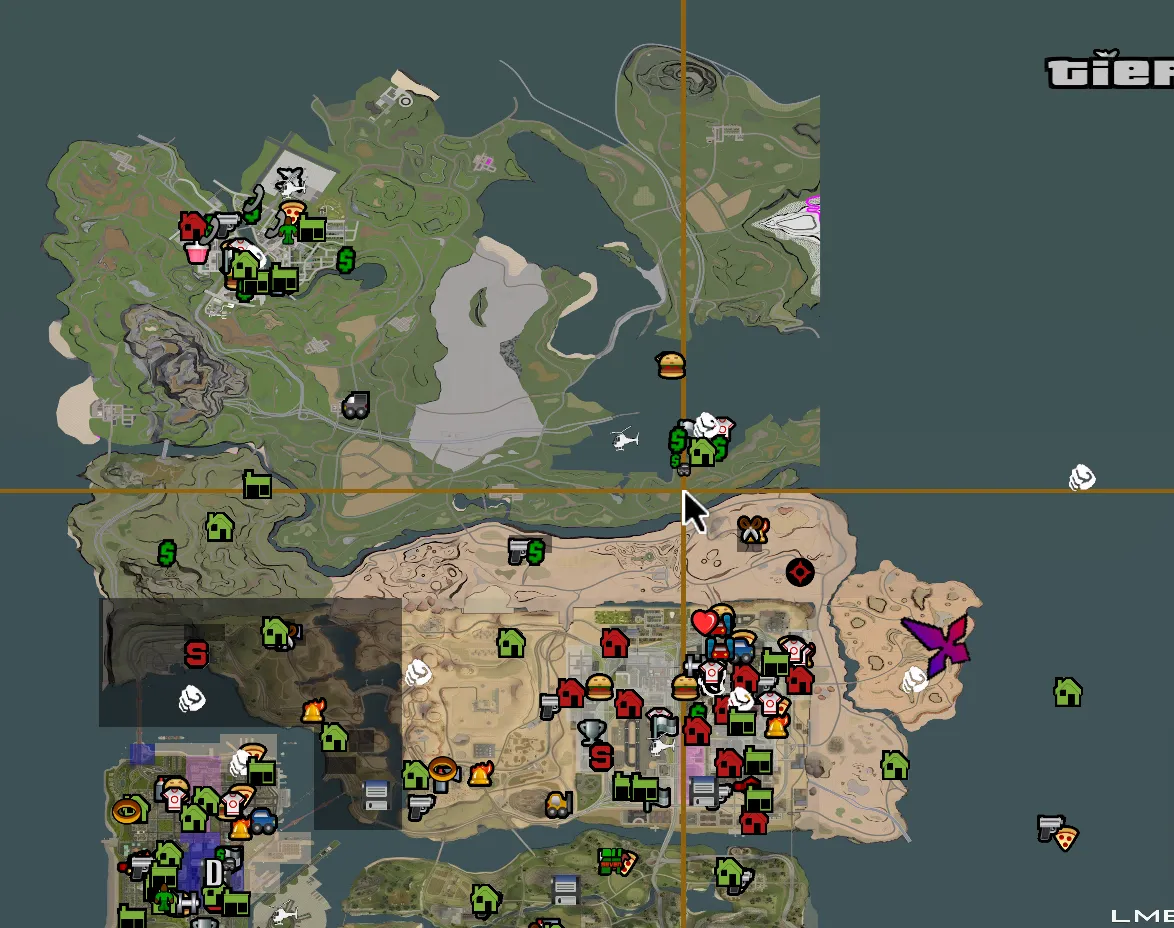Select the red S marker on the dark hillside
This screenshot has width=1174, height=928.
(197, 655)
